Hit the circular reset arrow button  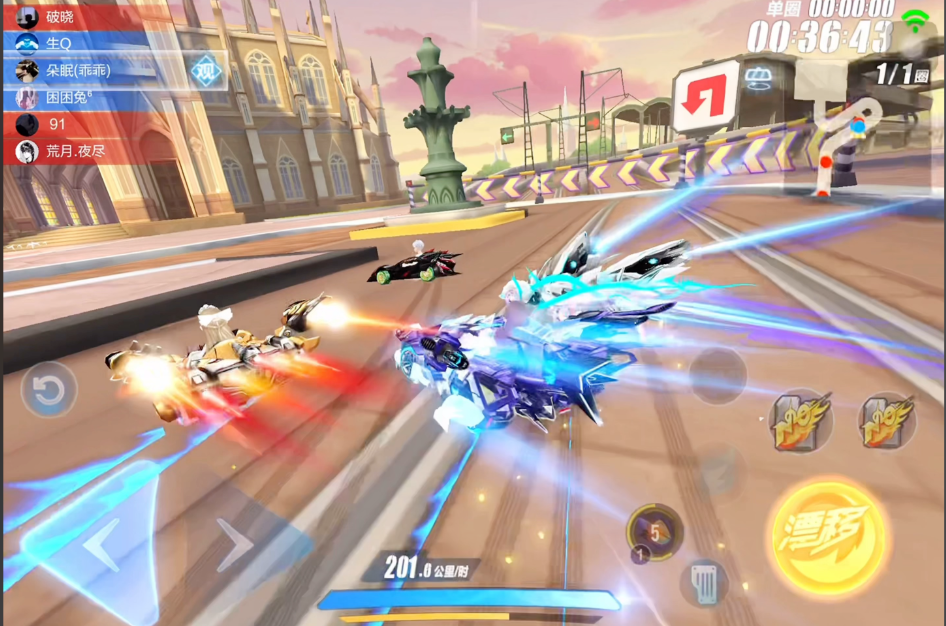point(48,389)
